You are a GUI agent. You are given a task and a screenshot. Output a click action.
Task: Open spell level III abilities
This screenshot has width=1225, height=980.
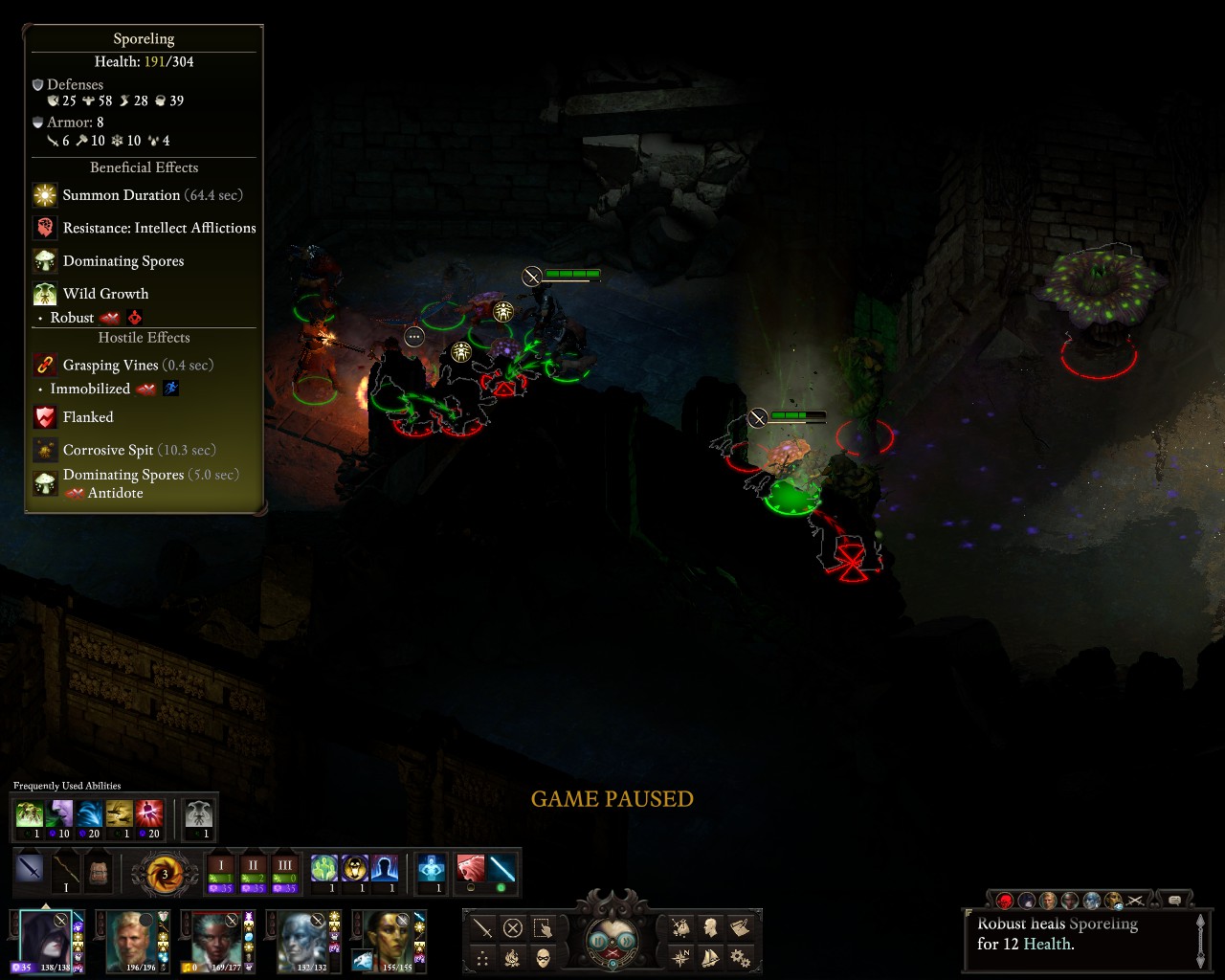(x=284, y=873)
